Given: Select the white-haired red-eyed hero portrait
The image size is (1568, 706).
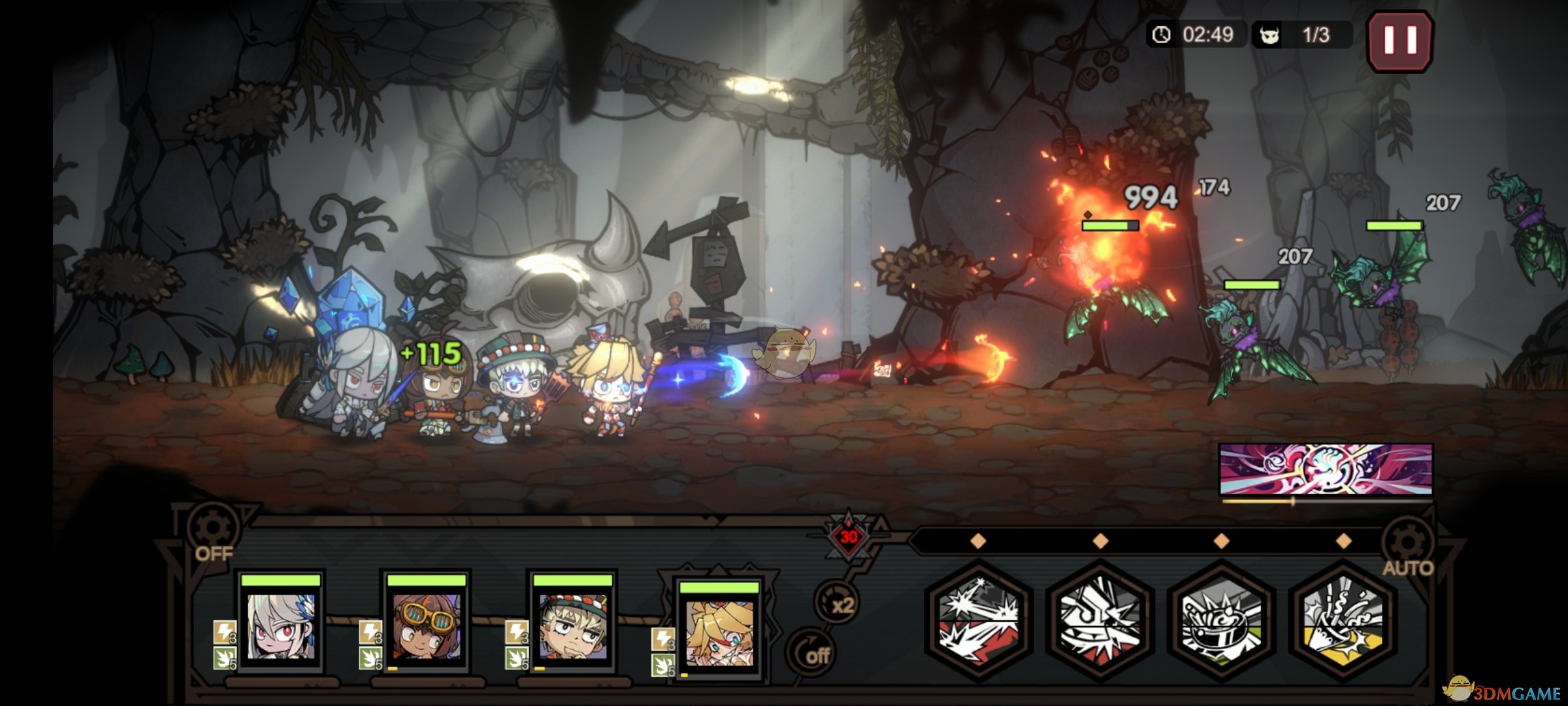Looking at the screenshot, I should pyautogui.click(x=281, y=626).
